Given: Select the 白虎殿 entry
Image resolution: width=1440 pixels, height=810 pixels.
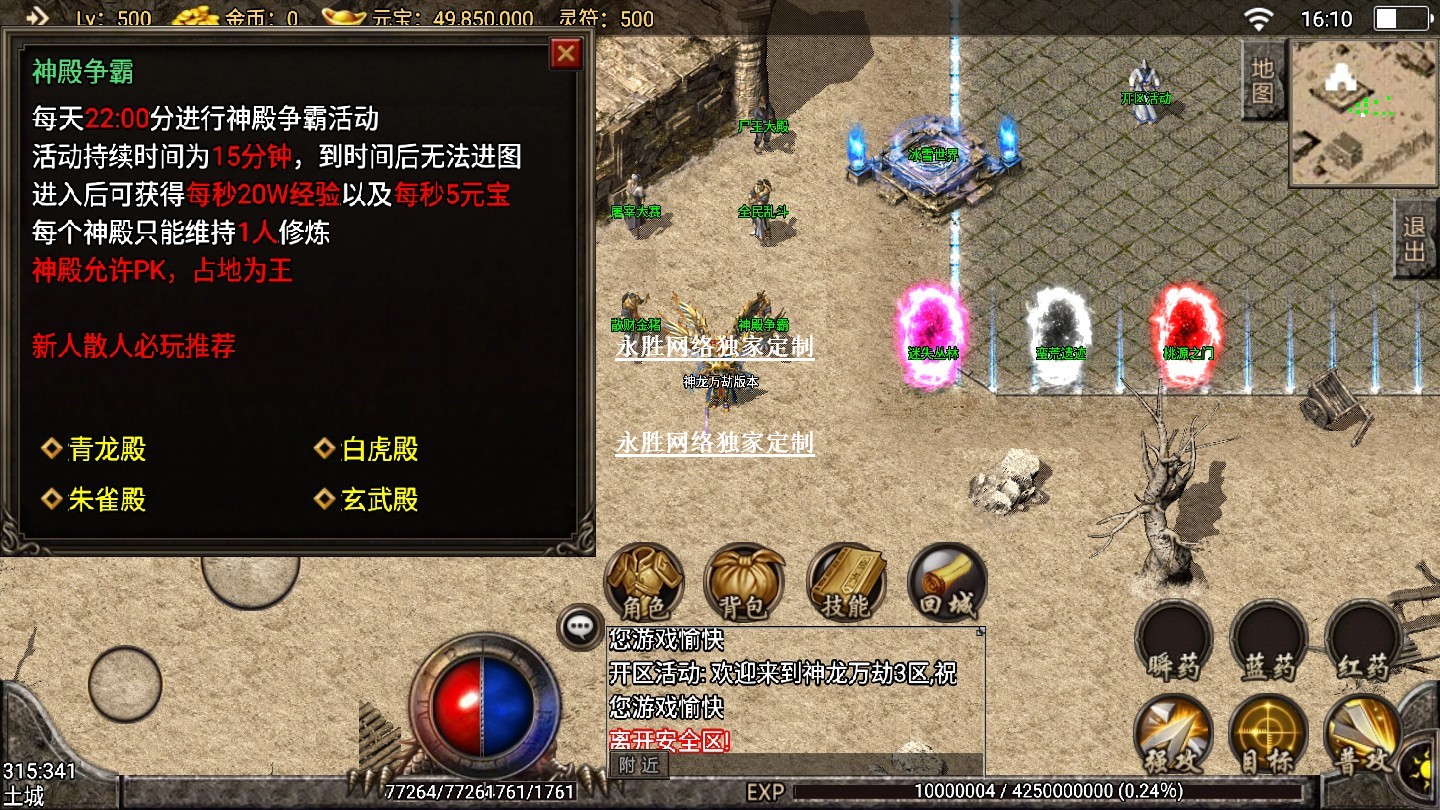Looking at the screenshot, I should coord(379,450).
